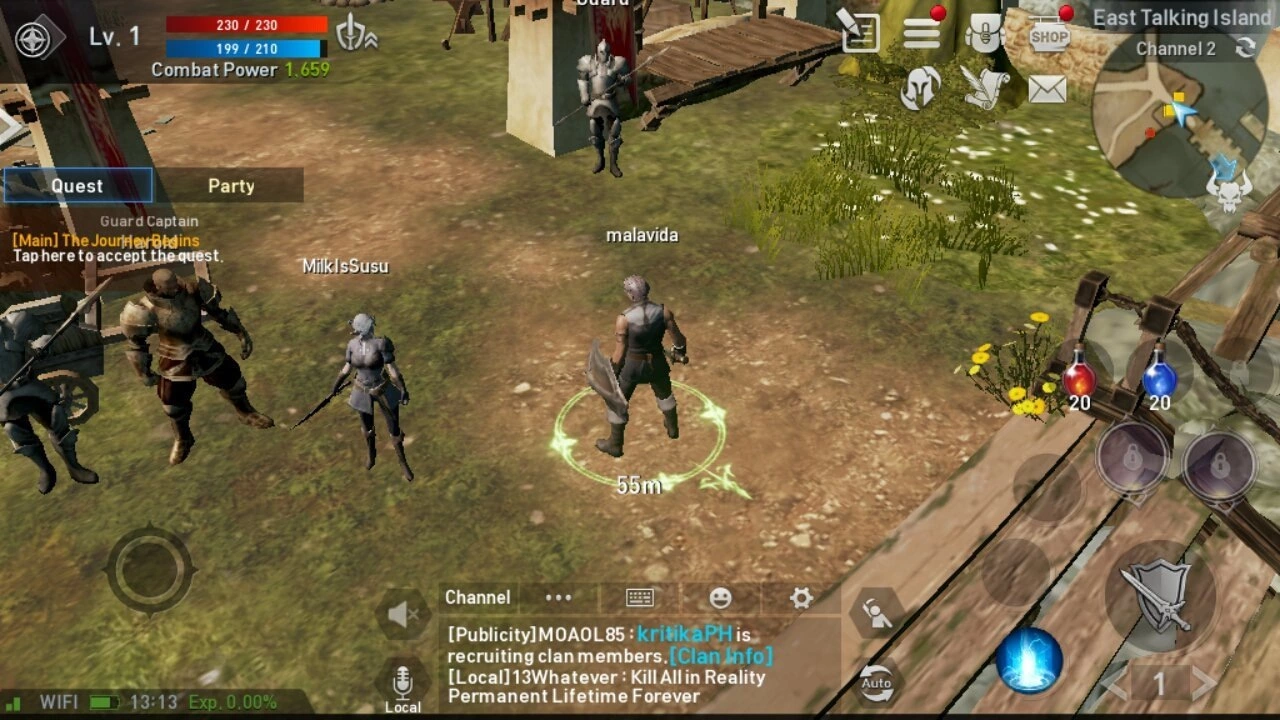Switch to the Quest tab

pyautogui.click(x=78, y=186)
